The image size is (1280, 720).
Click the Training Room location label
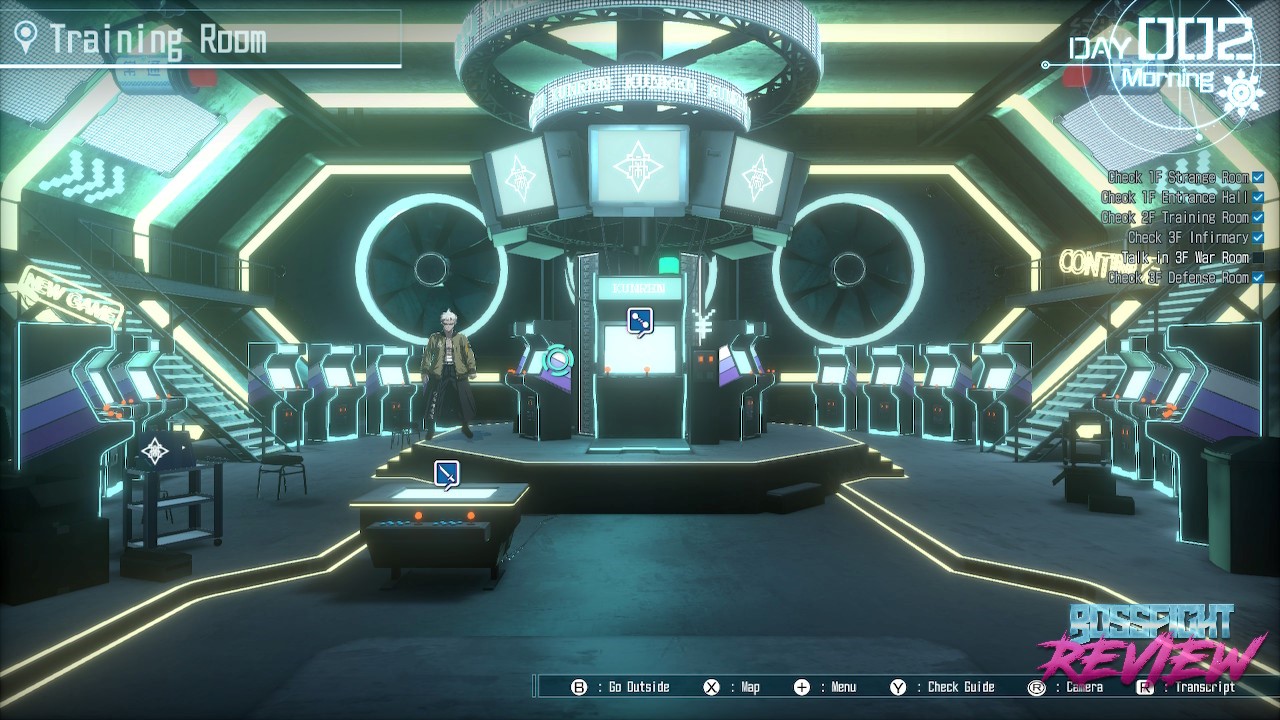[158, 40]
